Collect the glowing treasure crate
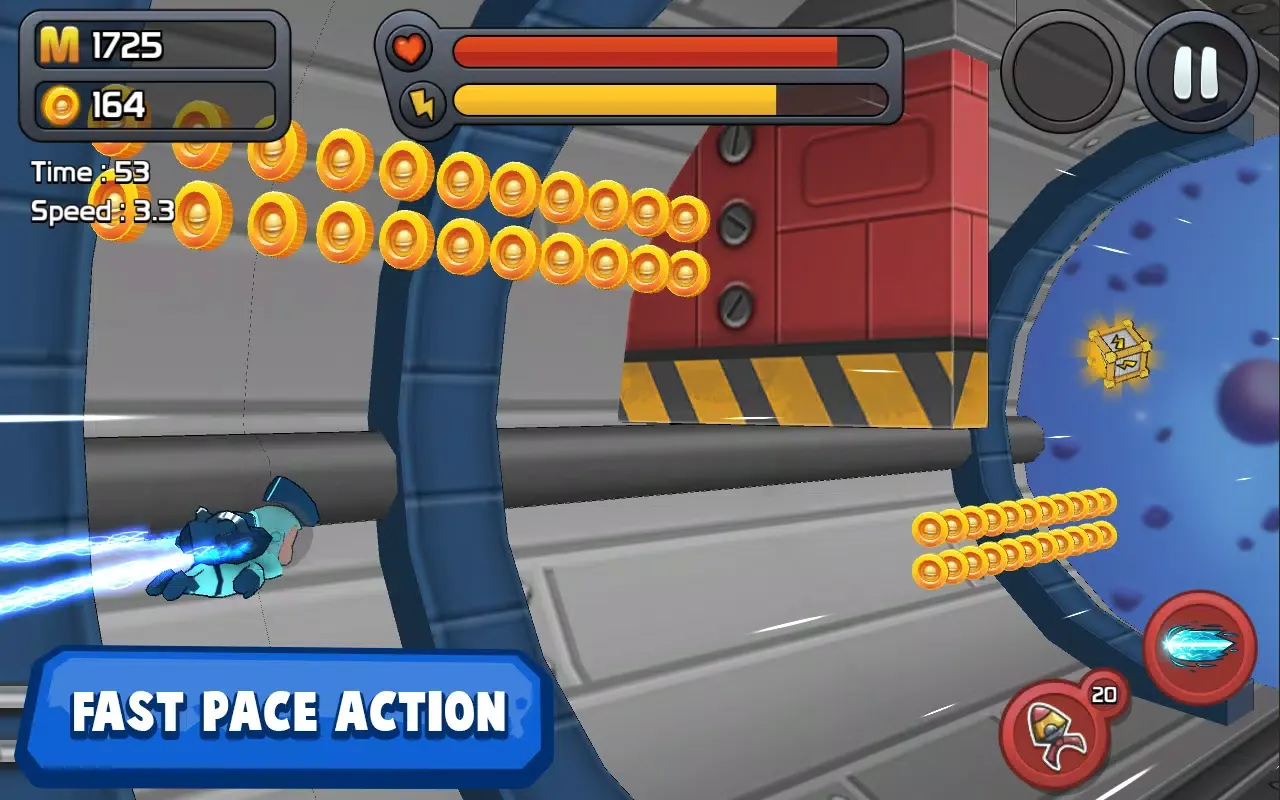Image resolution: width=1280 pixels, height=800 pixels. point(1118,355)
